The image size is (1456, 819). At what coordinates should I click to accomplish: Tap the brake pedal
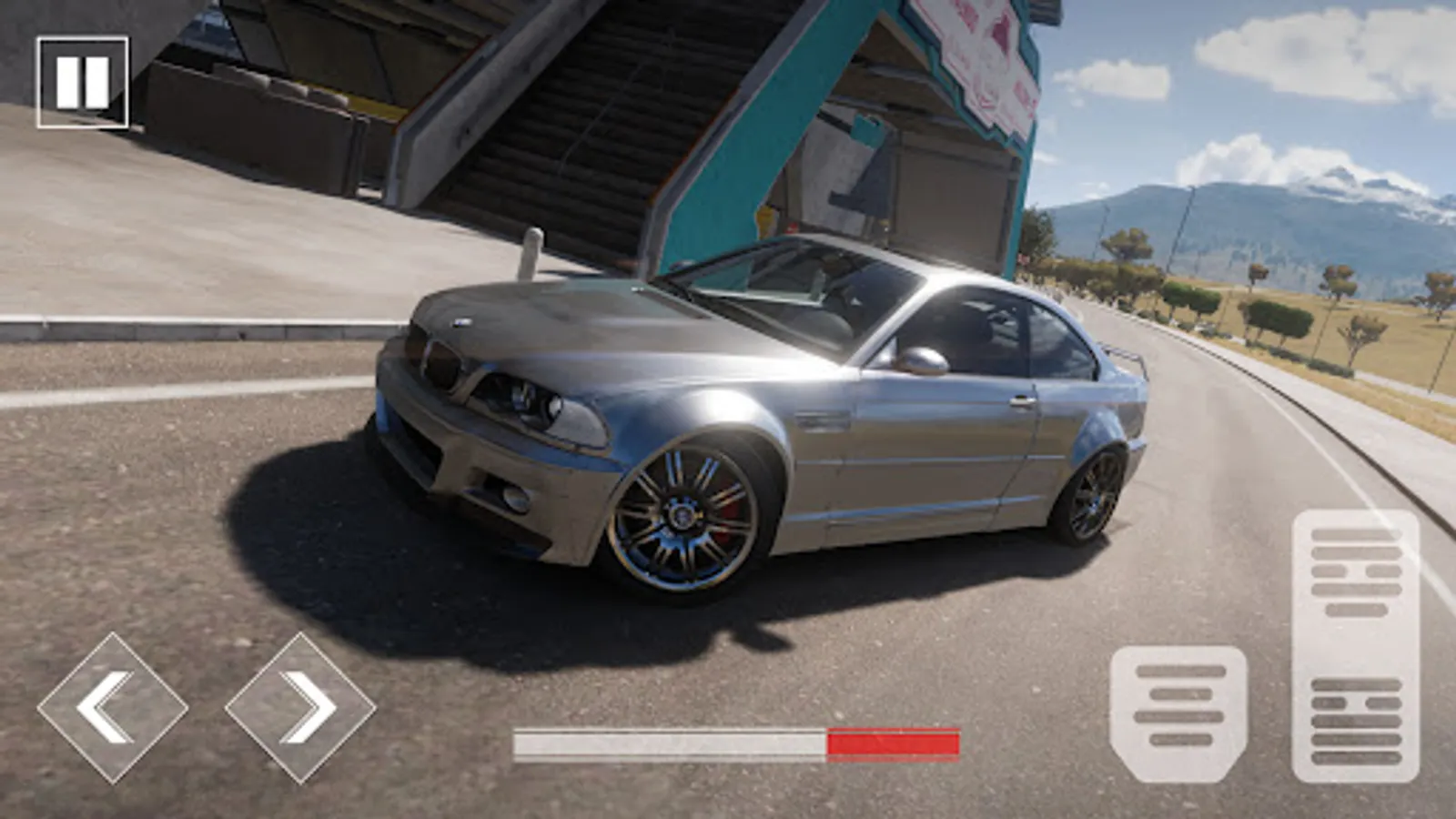coord(1178,713)
